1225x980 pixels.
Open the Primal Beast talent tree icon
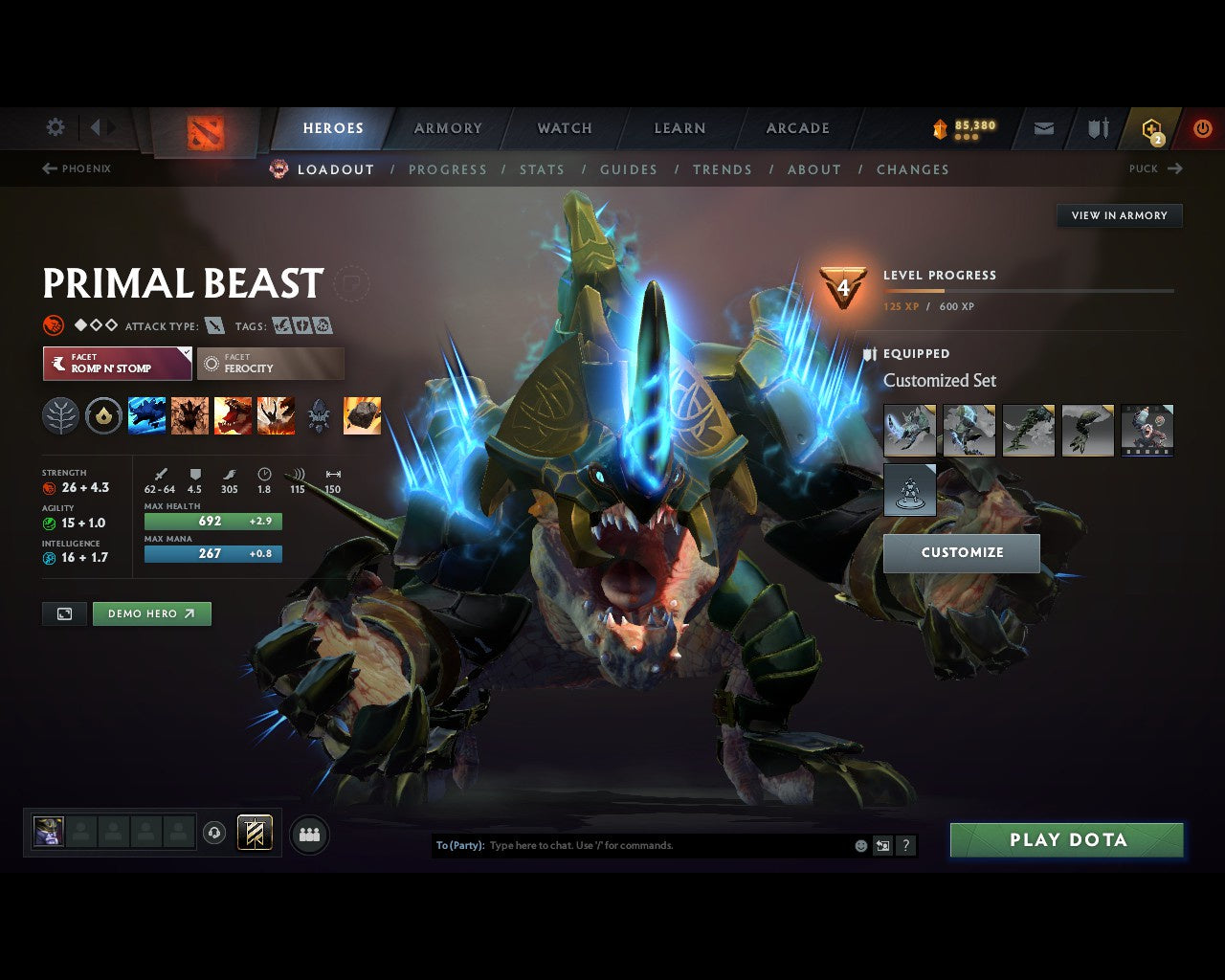tap(61, 415)
